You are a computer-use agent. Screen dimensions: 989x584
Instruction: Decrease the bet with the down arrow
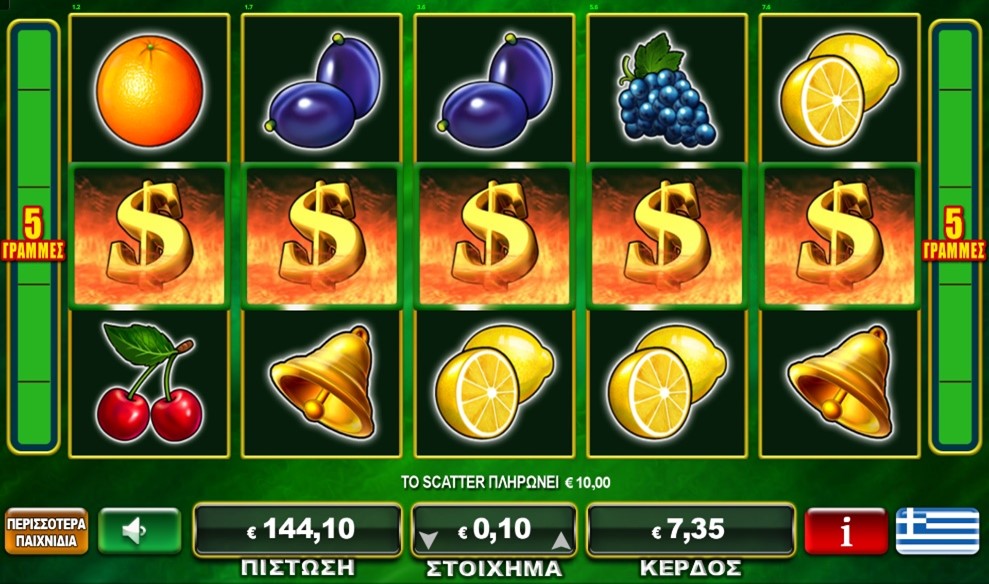(428, 541)
